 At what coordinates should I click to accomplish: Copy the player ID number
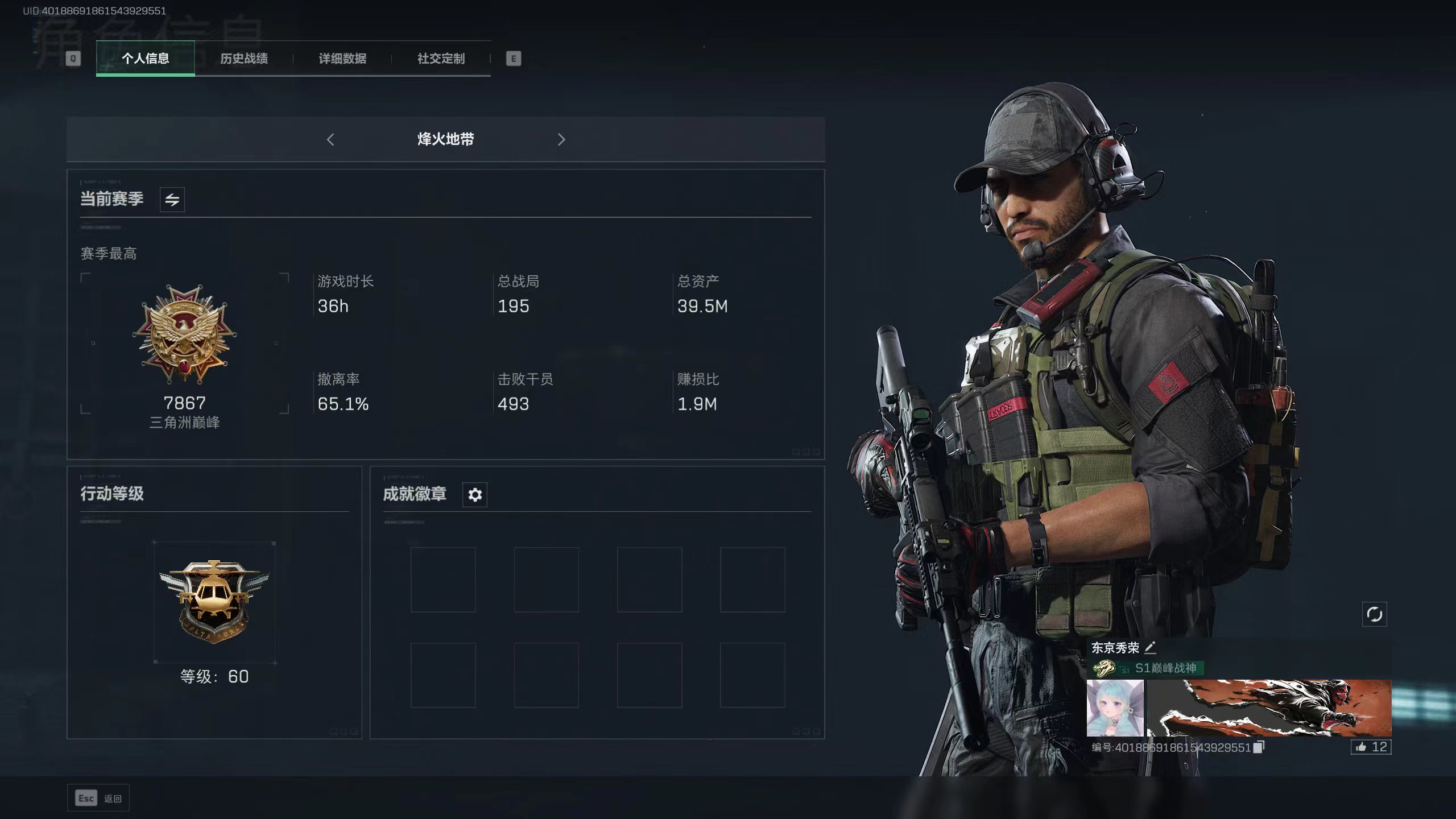1259,747
